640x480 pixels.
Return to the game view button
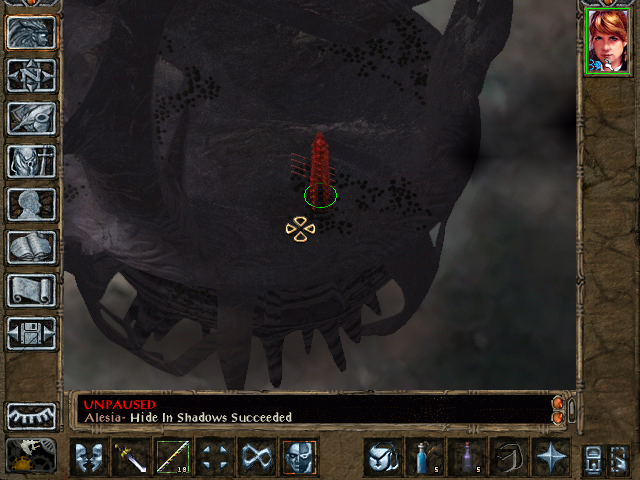[31, 32]
